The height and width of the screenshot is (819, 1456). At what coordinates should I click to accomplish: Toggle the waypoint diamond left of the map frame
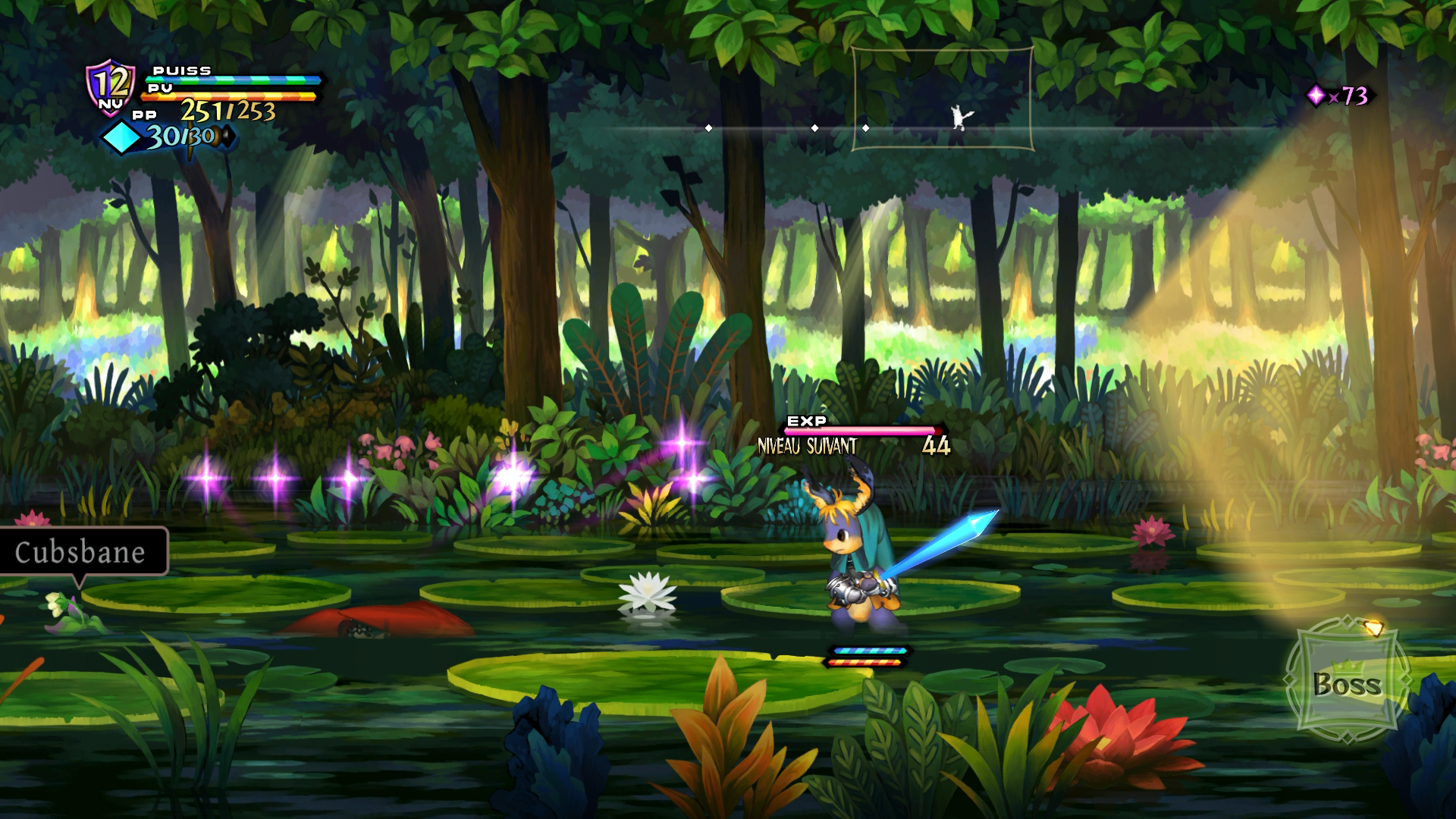pyautogui.click(x=816, y=129)
